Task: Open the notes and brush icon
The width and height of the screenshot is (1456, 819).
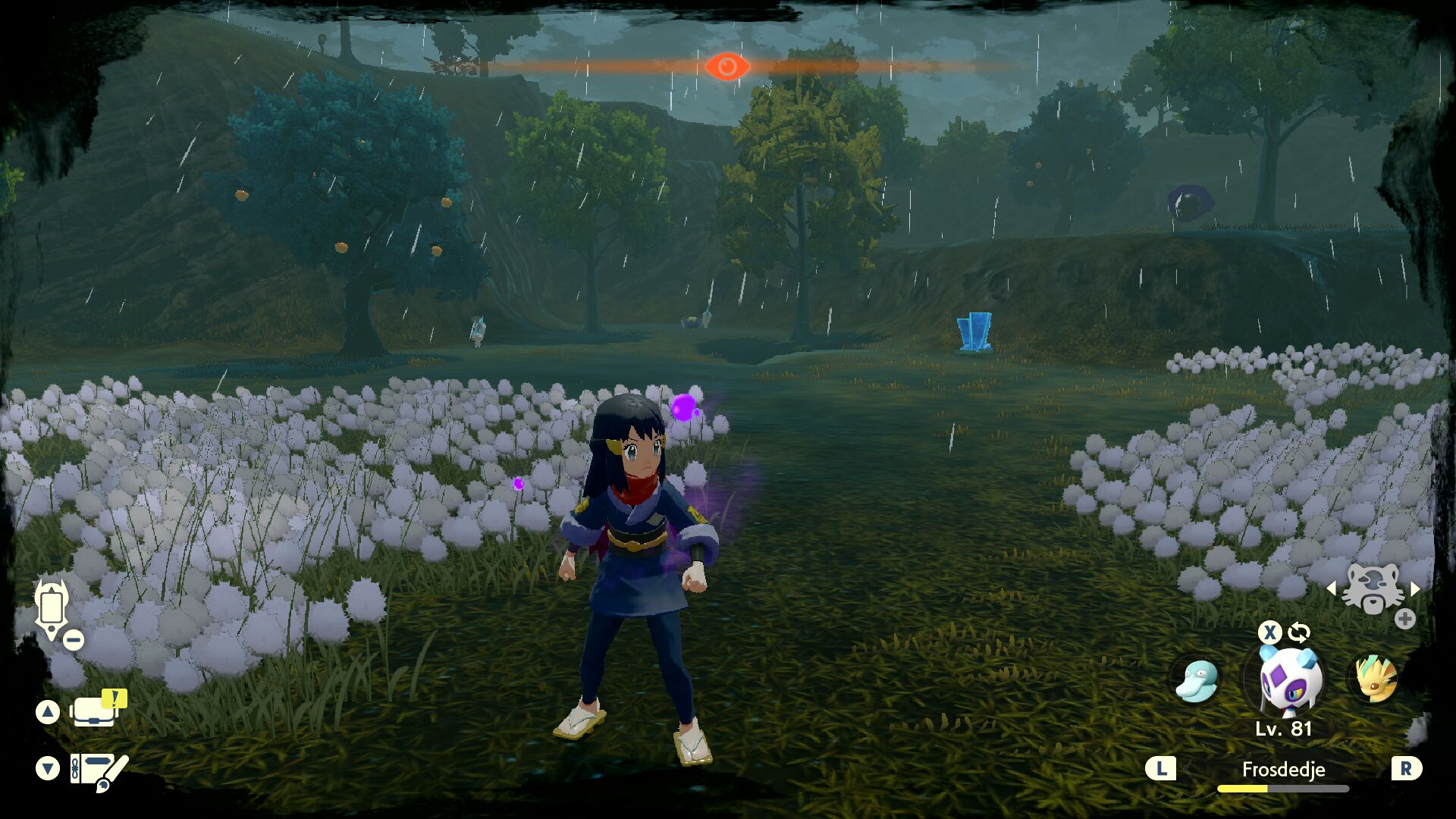Action: [x=98, y=771]
